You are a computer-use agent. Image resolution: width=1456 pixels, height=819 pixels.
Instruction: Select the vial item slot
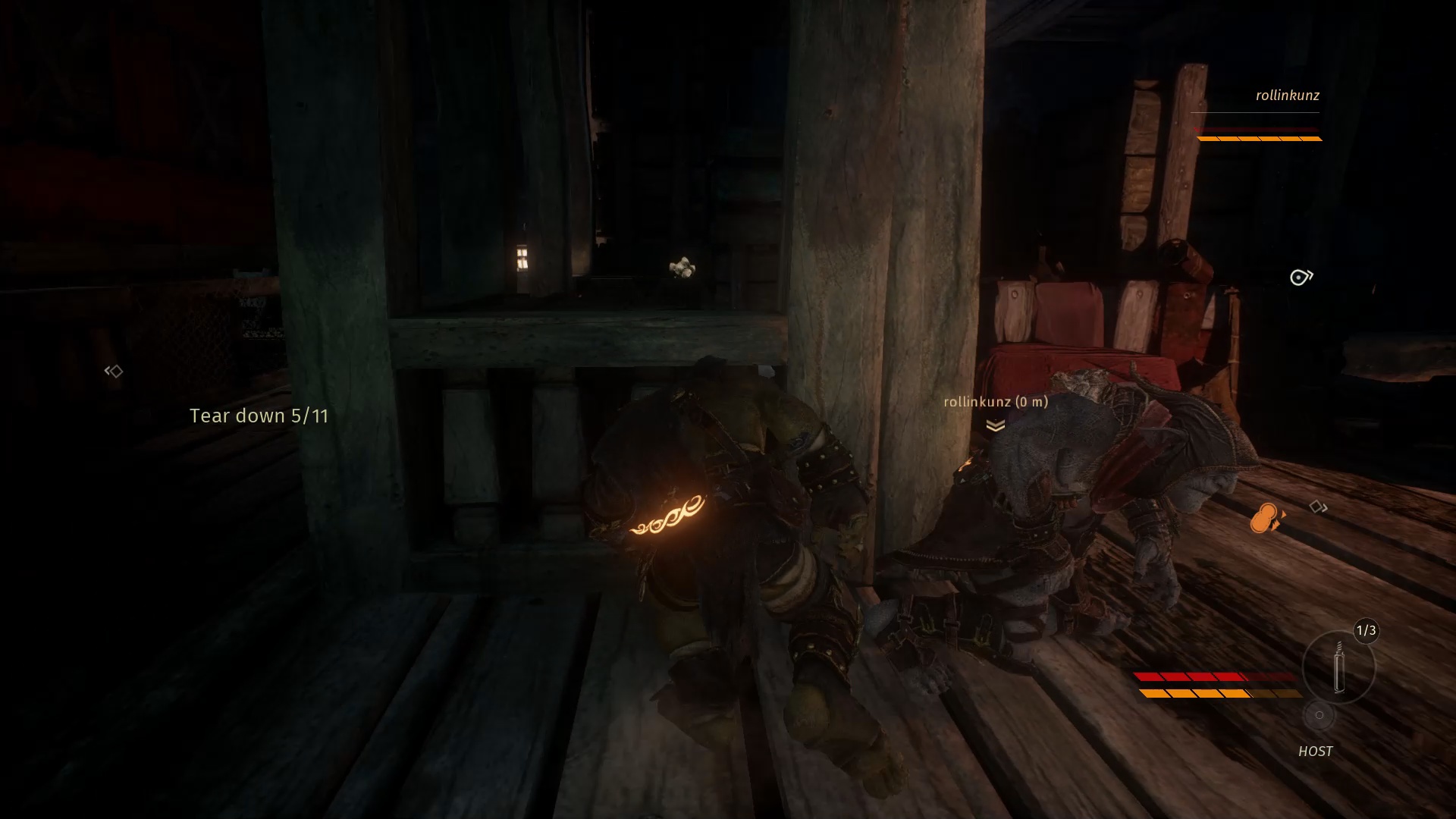(x=1338, y=667)
